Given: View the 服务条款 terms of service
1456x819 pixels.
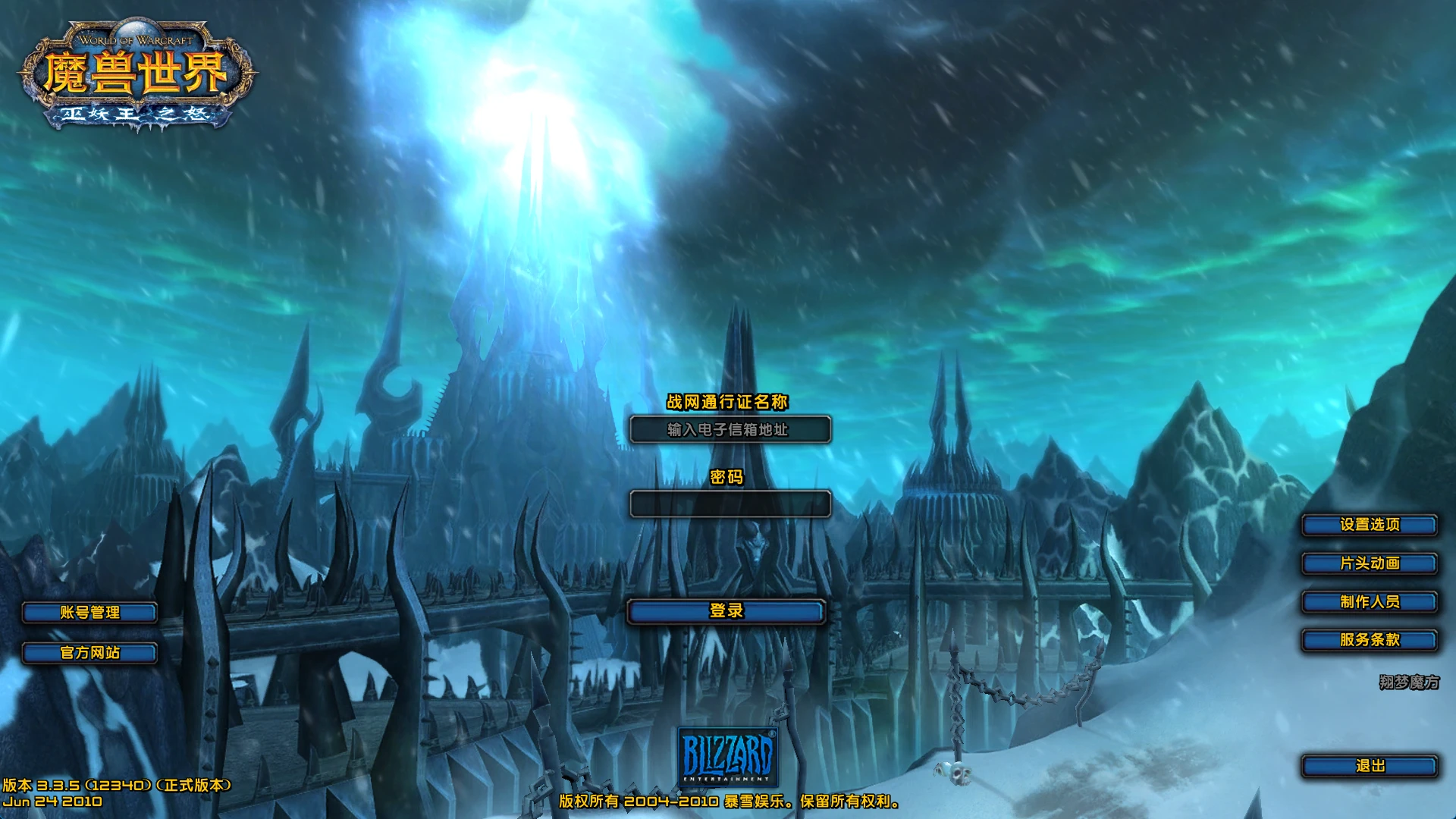Looking at the screenshot, I should click(1369, 640).
